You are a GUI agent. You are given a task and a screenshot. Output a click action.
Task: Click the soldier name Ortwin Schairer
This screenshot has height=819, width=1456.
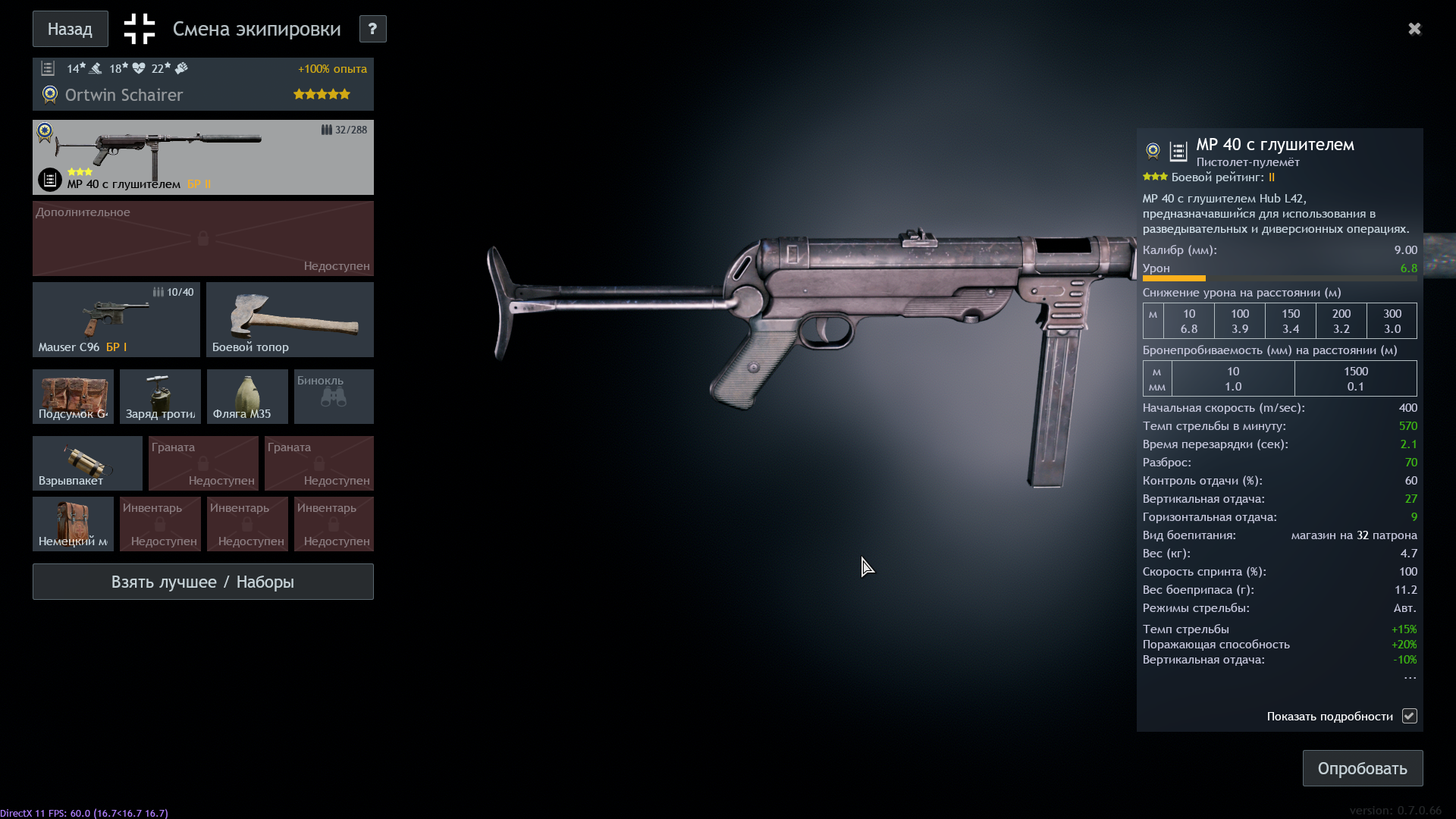124,96
